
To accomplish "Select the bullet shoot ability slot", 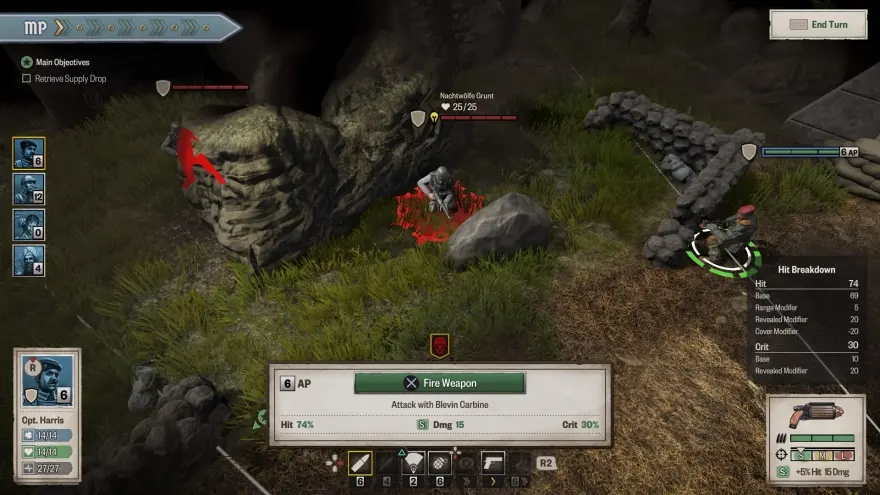I will [x=359, y=463].
